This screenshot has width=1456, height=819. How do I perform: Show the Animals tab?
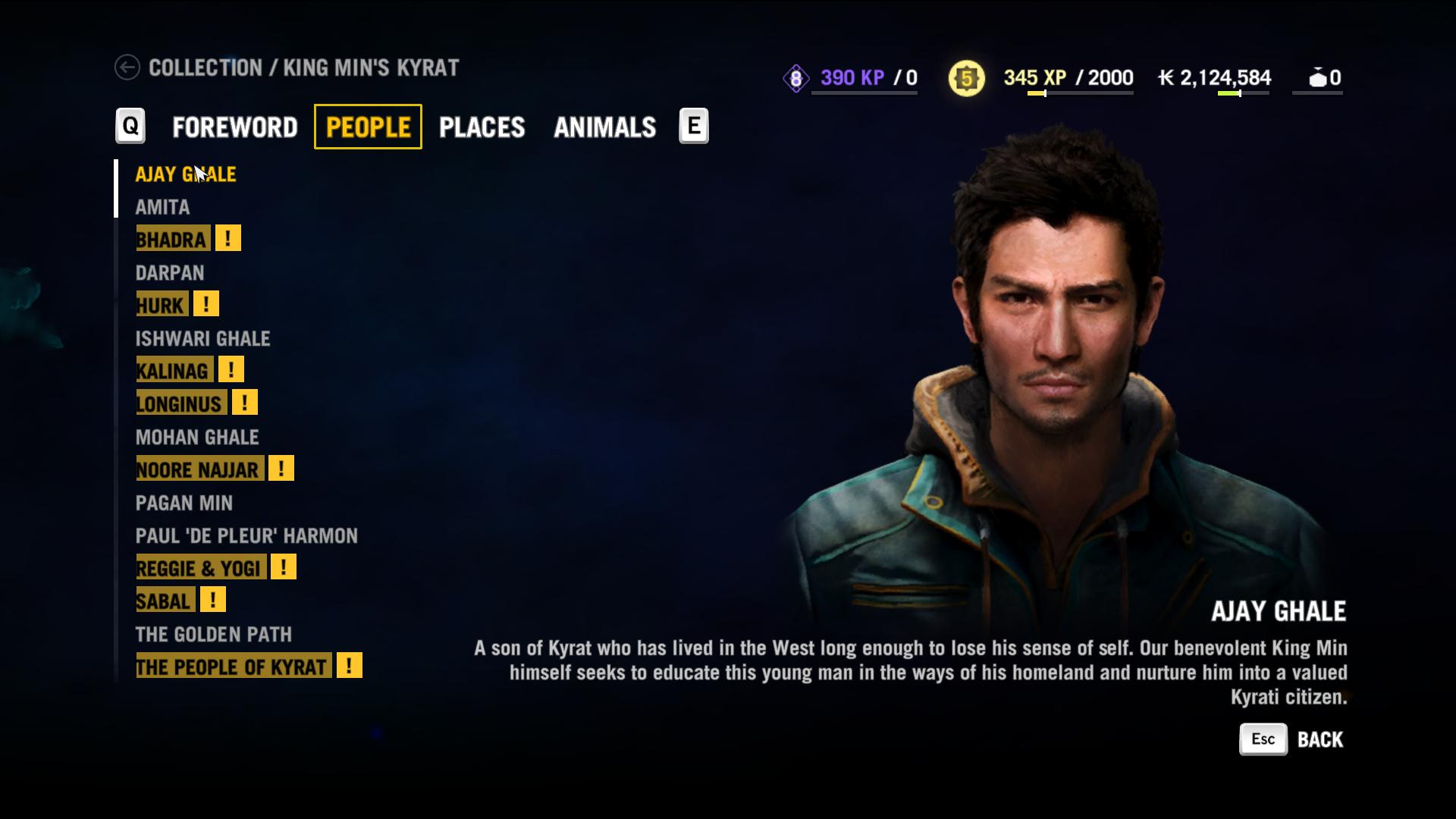coord(604,127)
